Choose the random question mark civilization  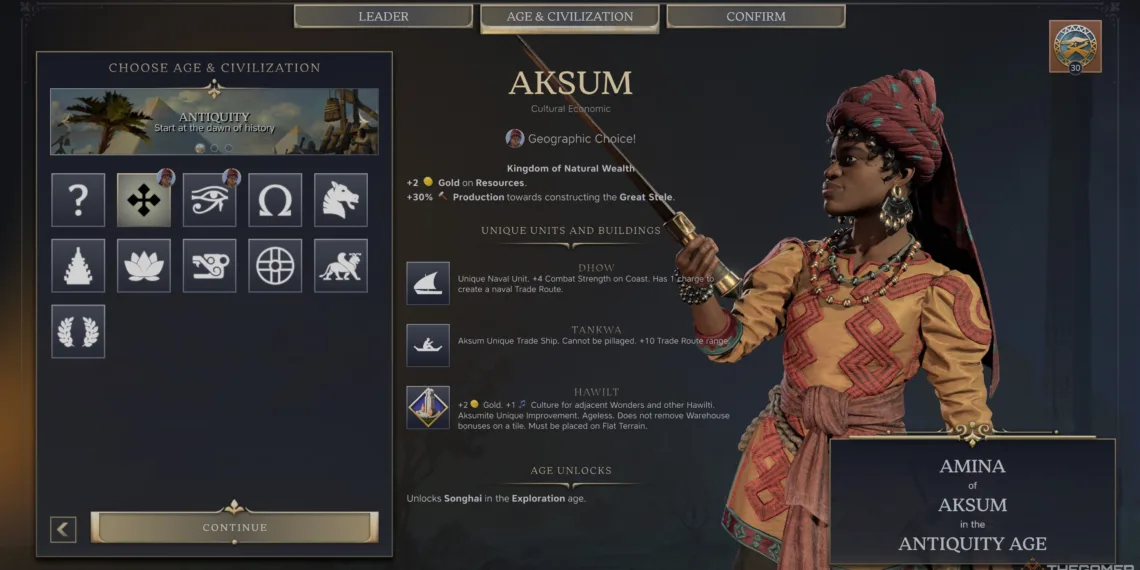pos(78,200)
